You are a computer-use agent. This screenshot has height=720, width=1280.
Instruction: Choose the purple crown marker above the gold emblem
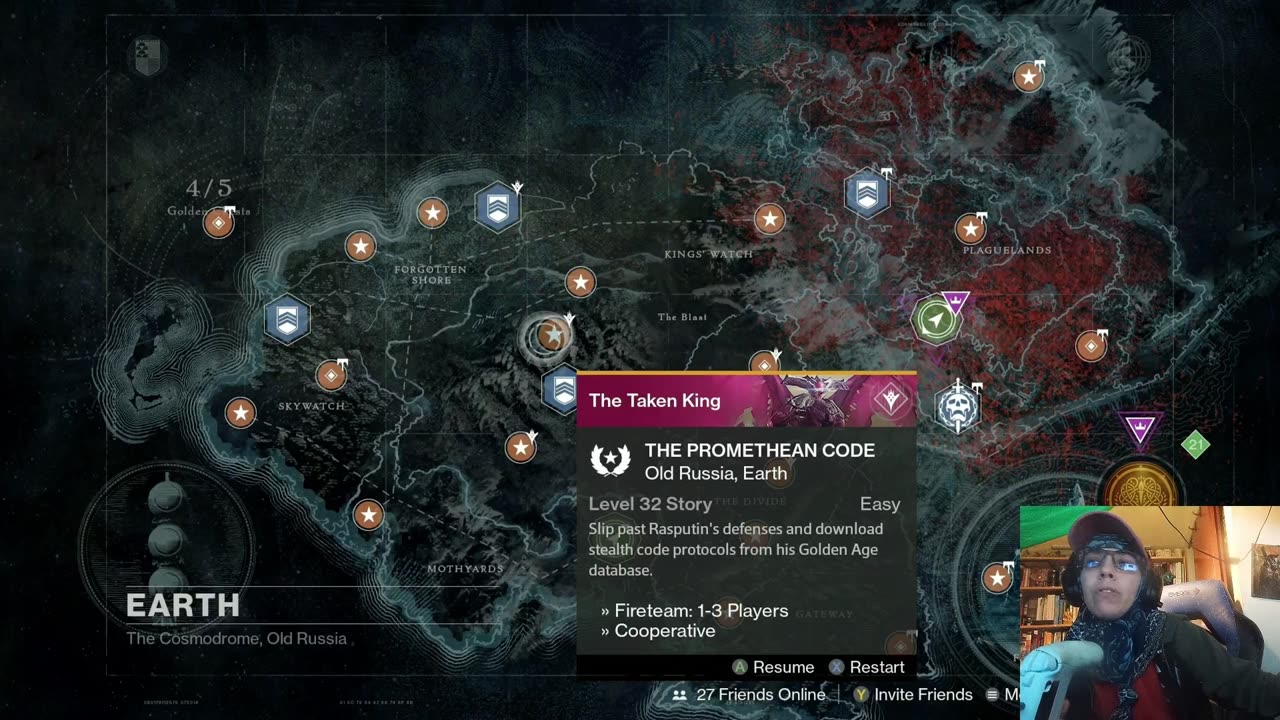click(x=1140, y=430)
